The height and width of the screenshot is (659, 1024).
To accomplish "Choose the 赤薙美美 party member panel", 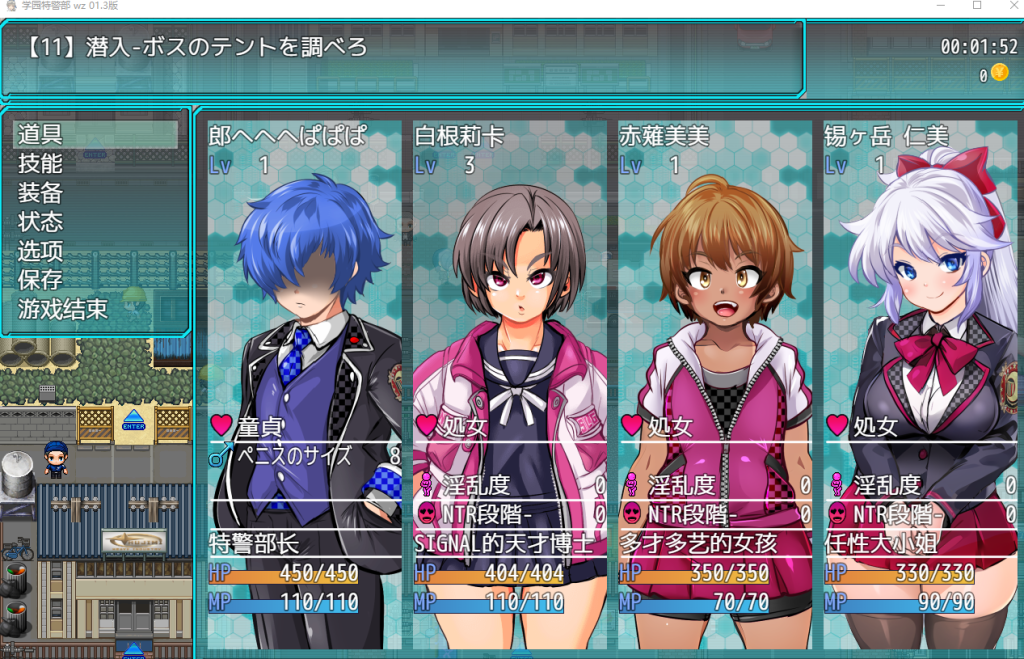I will (714, 380).
